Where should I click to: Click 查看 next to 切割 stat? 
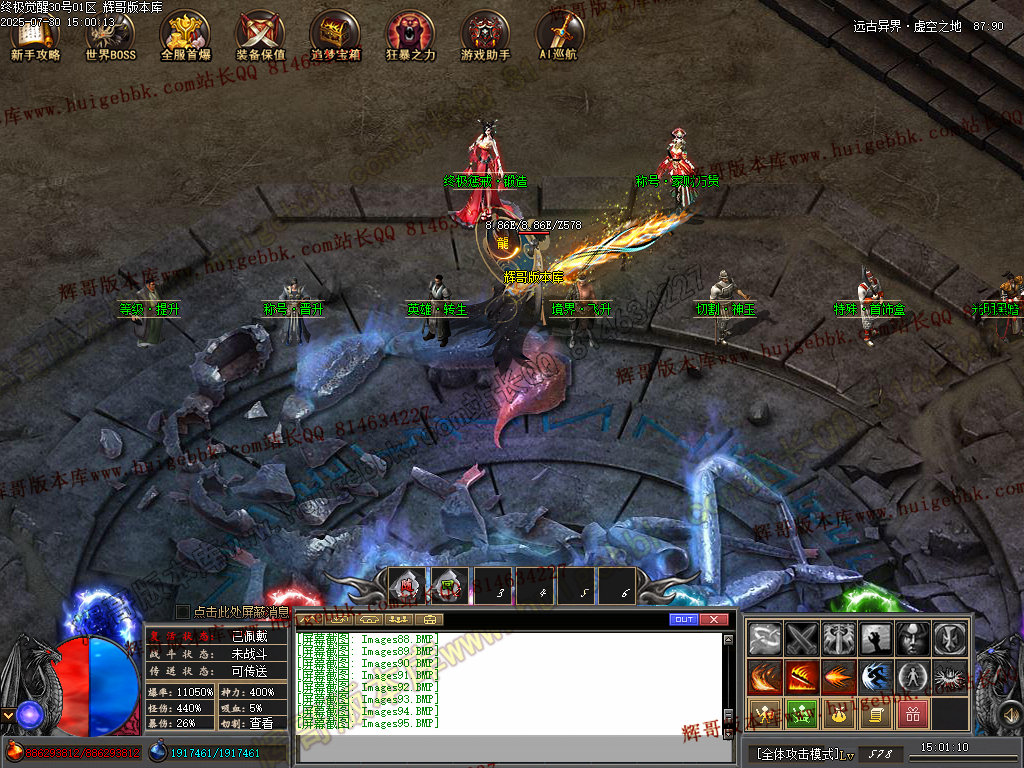[x=261, y=723]
